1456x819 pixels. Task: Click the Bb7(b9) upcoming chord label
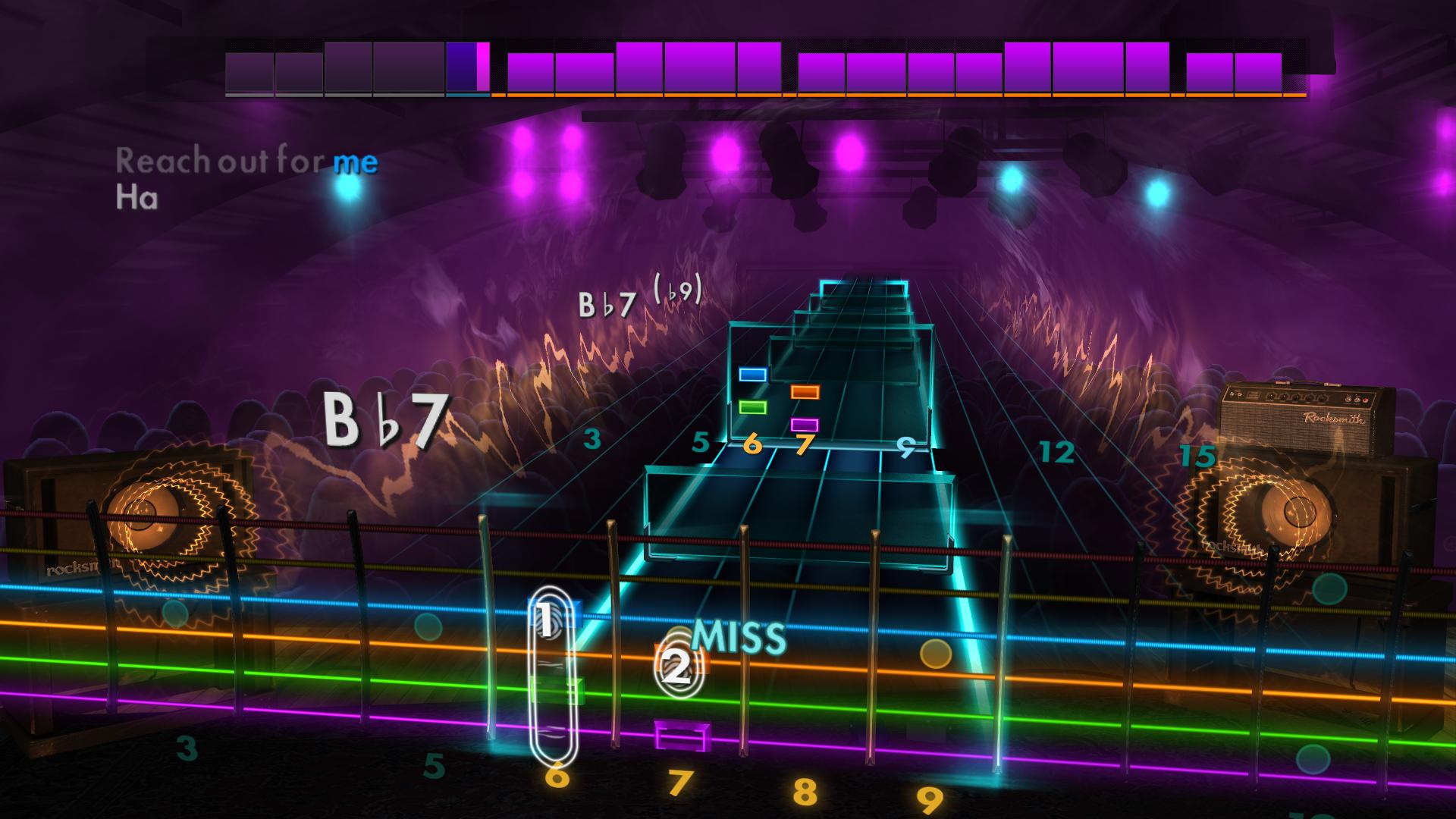coord(639,299)
